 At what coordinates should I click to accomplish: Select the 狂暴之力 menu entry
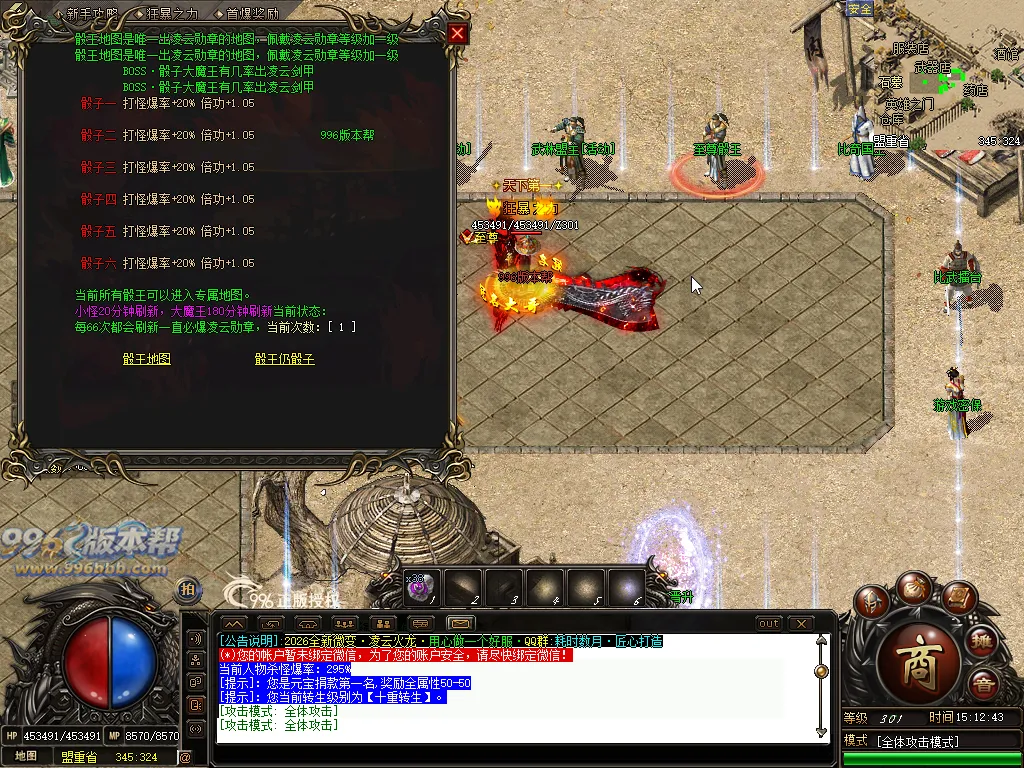coord(172,14)
